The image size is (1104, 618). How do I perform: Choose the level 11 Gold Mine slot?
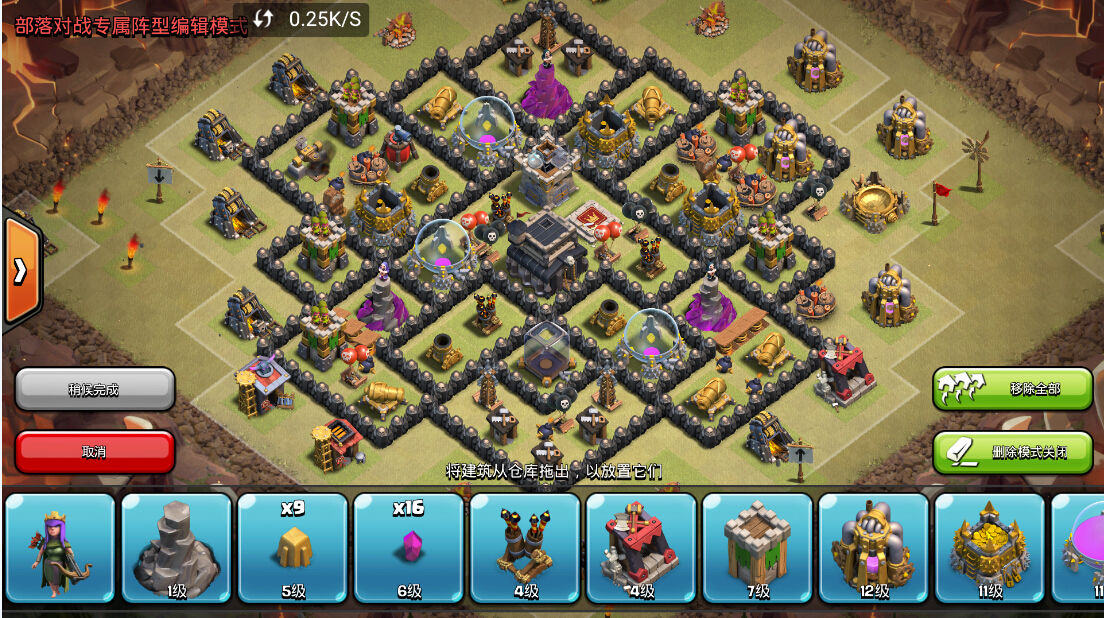989,548
